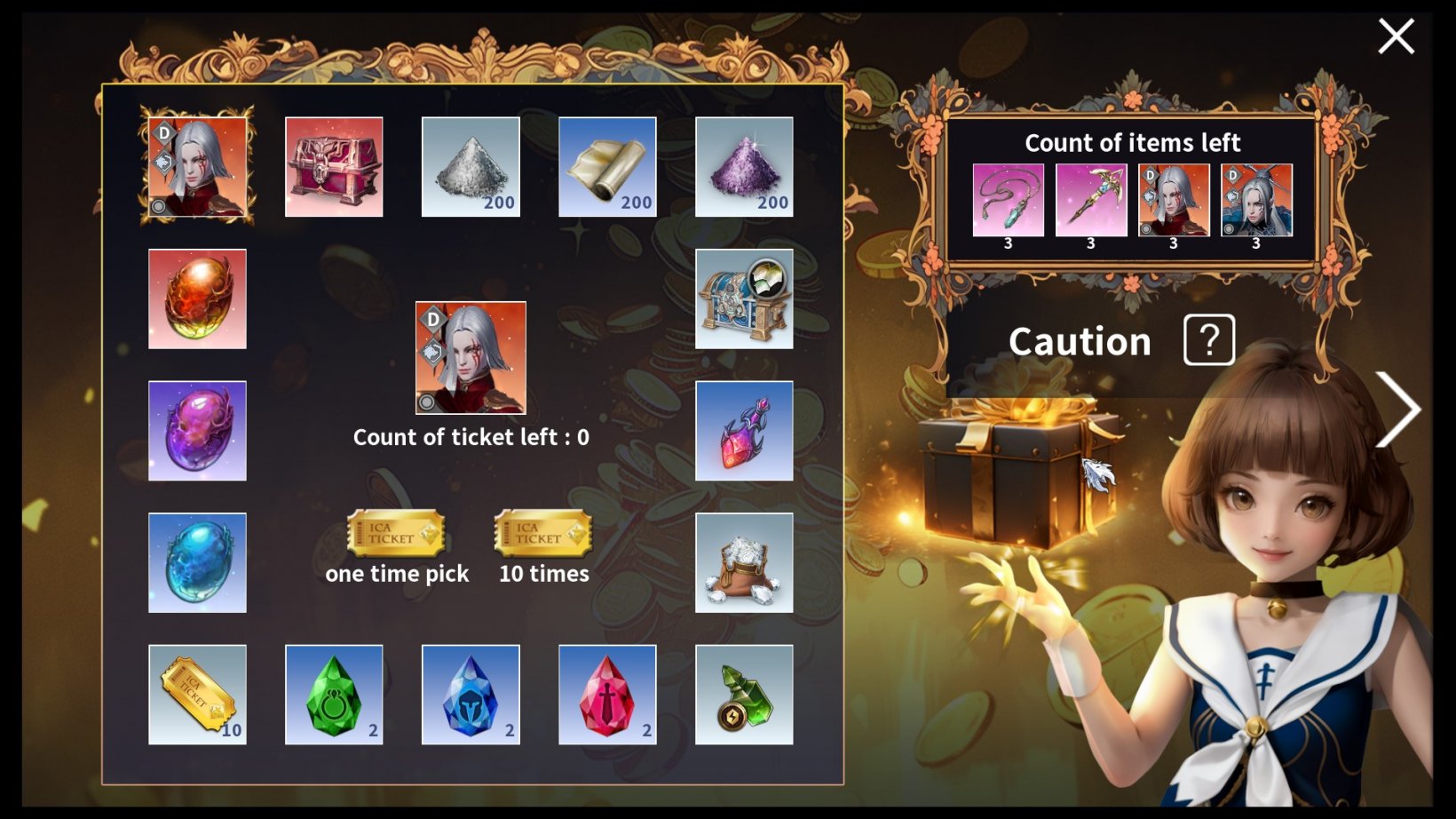Click the blue armored chest with scroll
This screenshot has height=819, width=1456.
coord(744,298)
